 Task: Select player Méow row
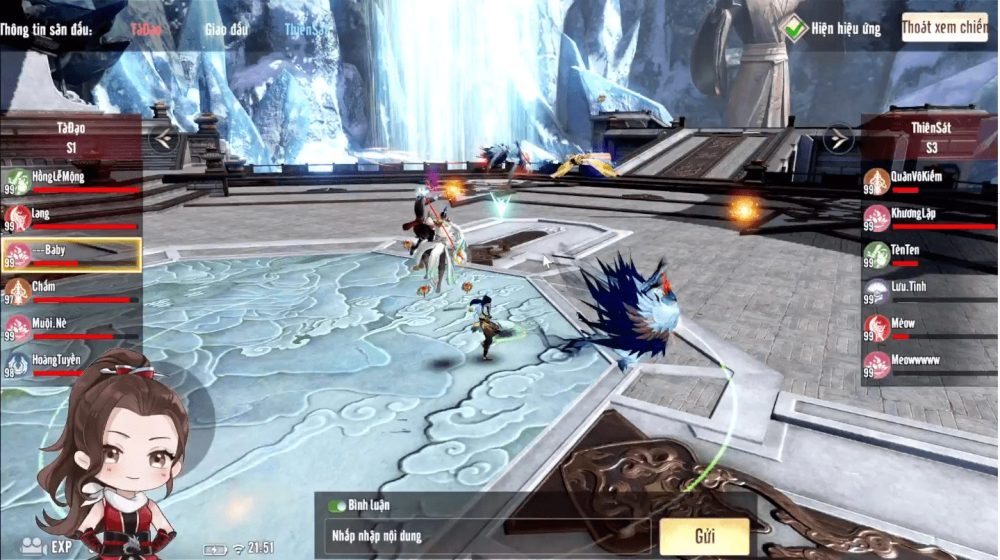click(x=929, y=327)
